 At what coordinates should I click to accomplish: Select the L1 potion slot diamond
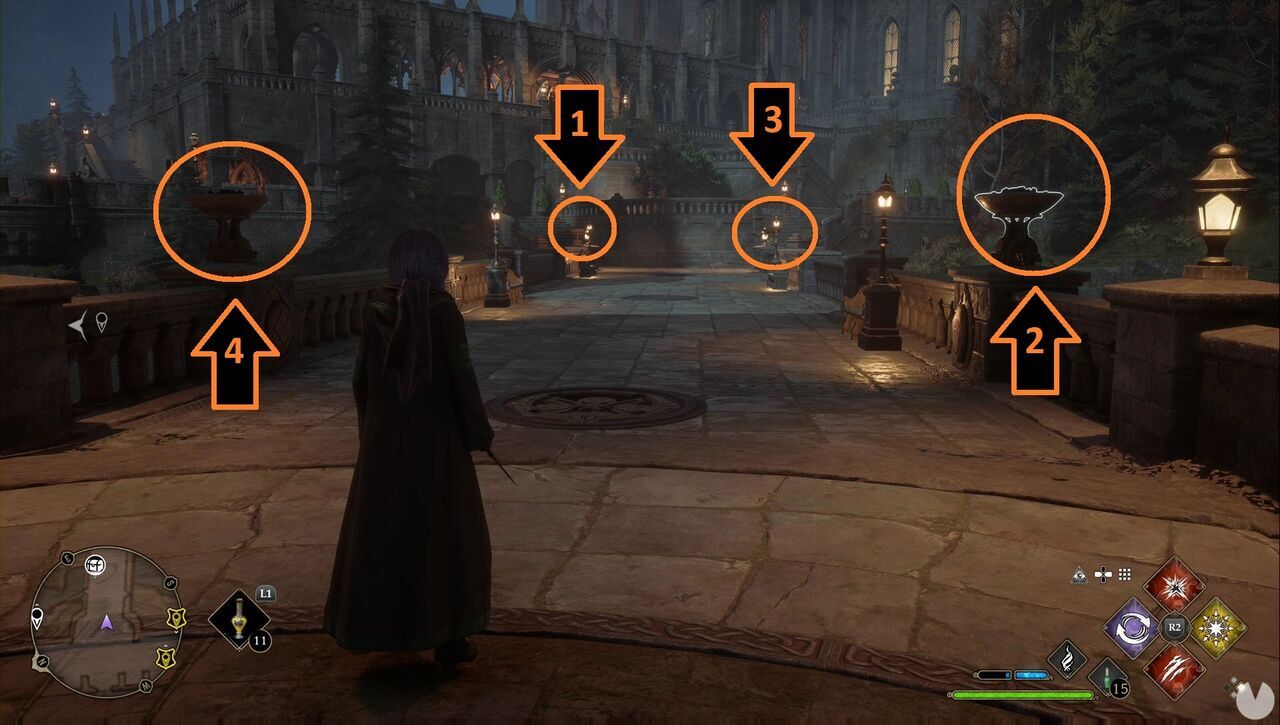coord(240,620)
